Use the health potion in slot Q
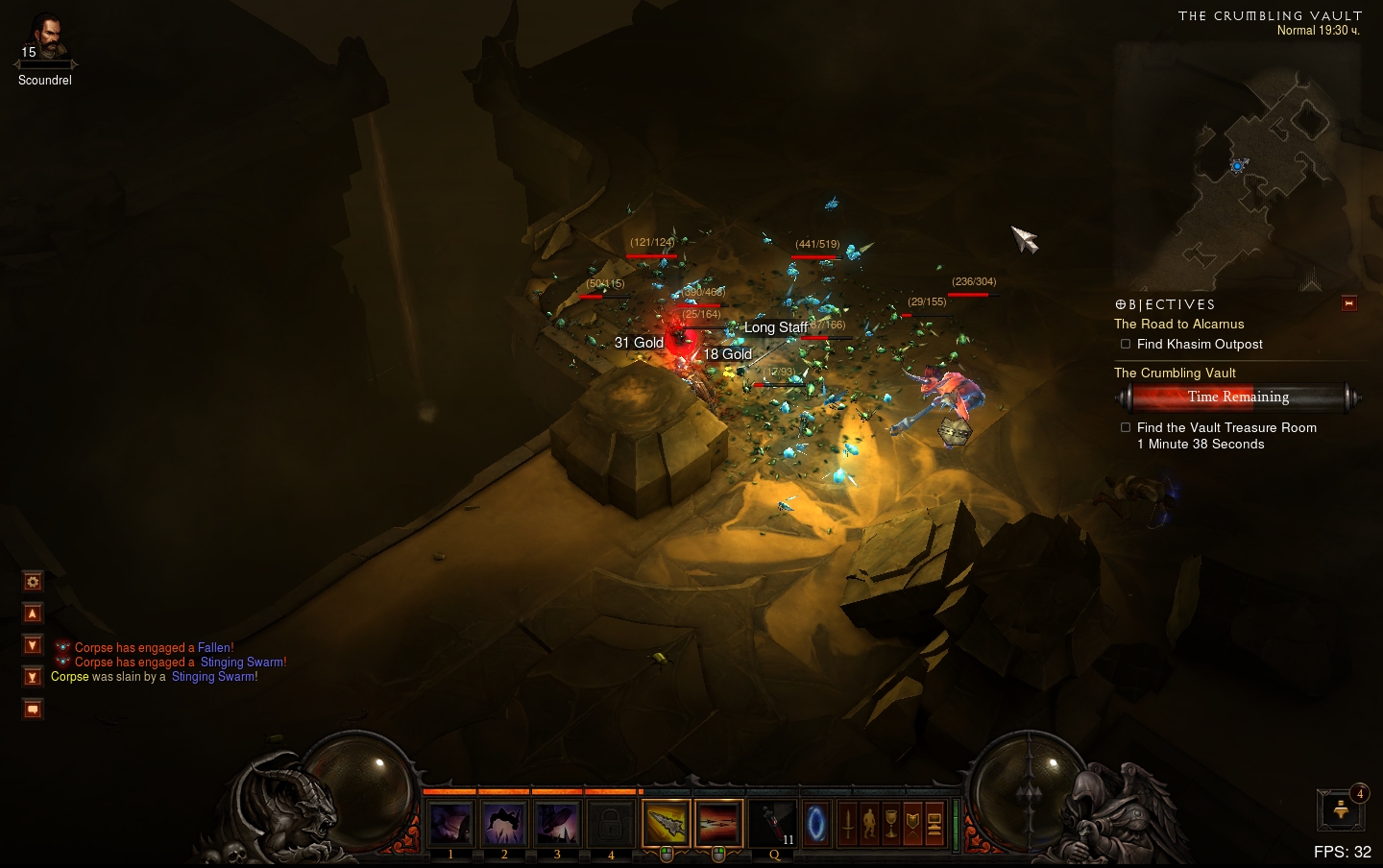1383x868 pixels. 773,824
